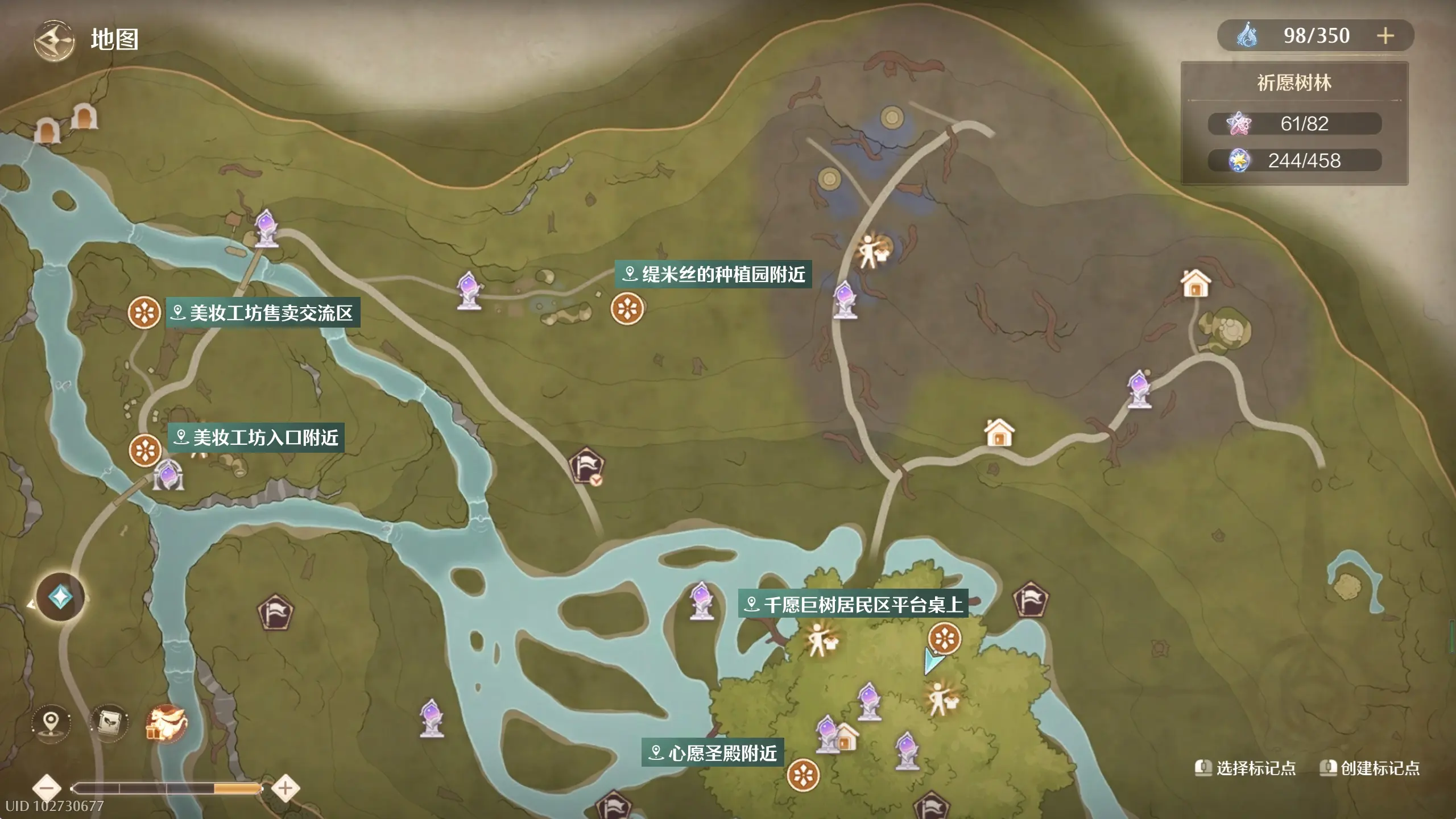Image resolution: width=1456 pixels, height=819 pixels.
Task: Open the 缇米丝的种植园附近 location label
Action: (x=714, y=275)
